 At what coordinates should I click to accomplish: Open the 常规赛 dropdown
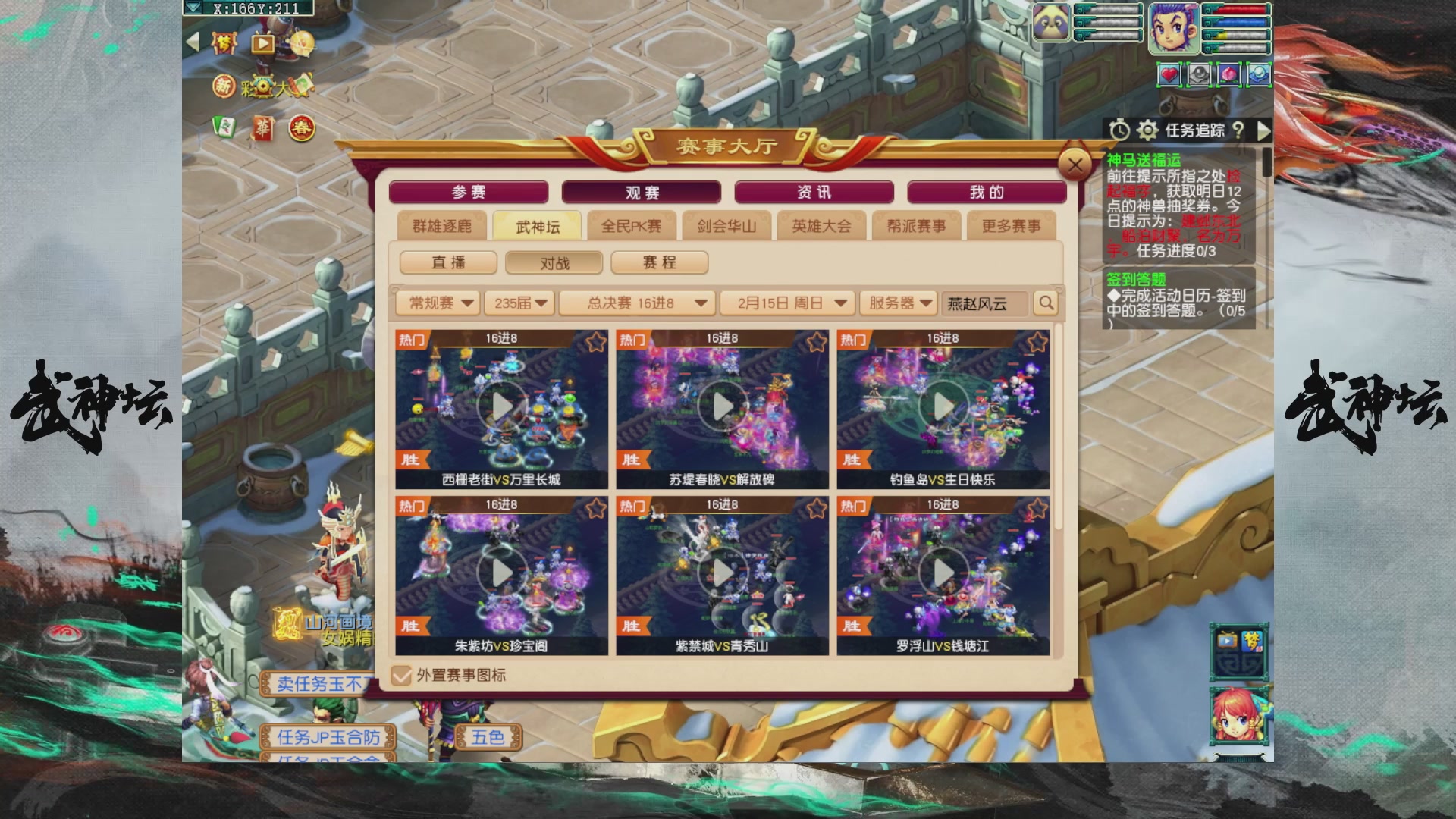[438, 303]
